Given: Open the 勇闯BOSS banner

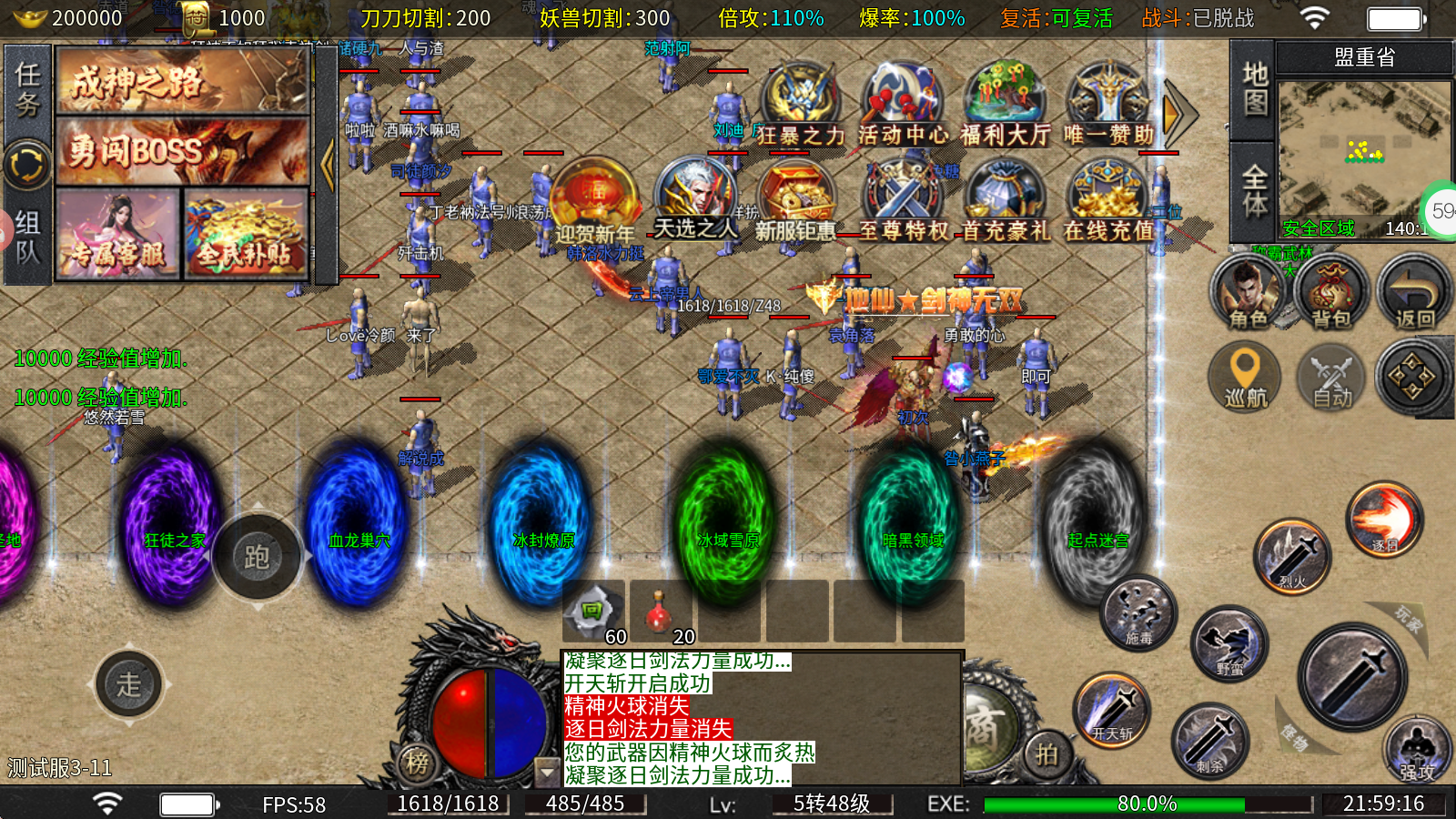Looking at the screenshot, I should pos(182,150).
